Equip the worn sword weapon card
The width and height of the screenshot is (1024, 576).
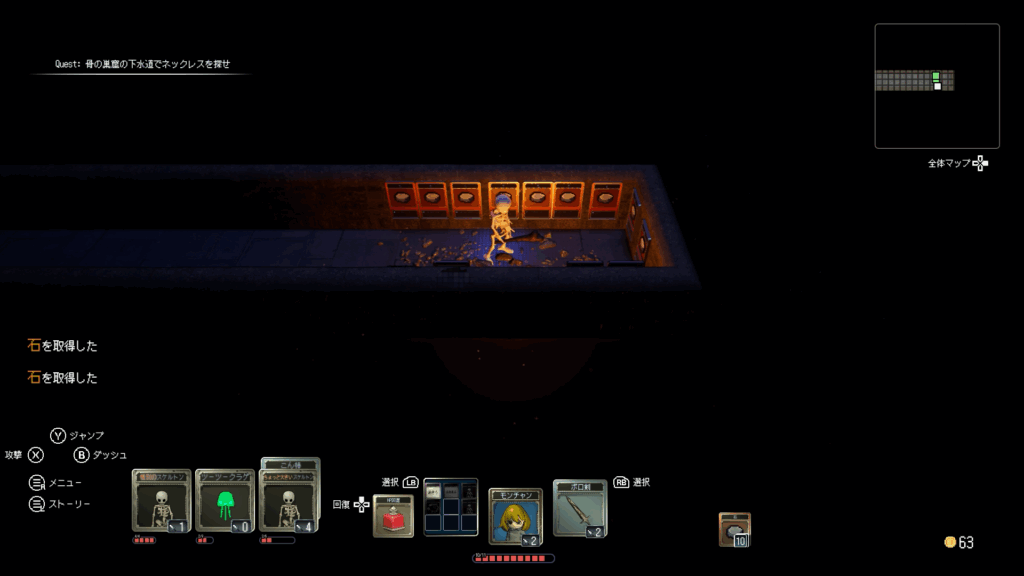[580, 509]
